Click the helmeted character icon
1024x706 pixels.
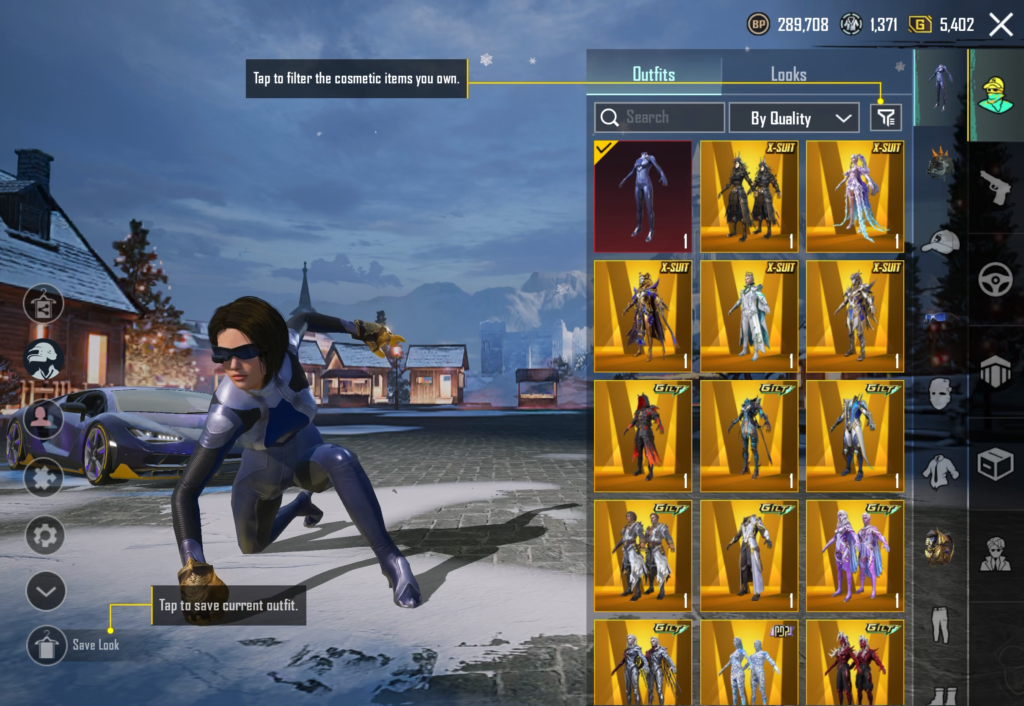tap(45, 360)
